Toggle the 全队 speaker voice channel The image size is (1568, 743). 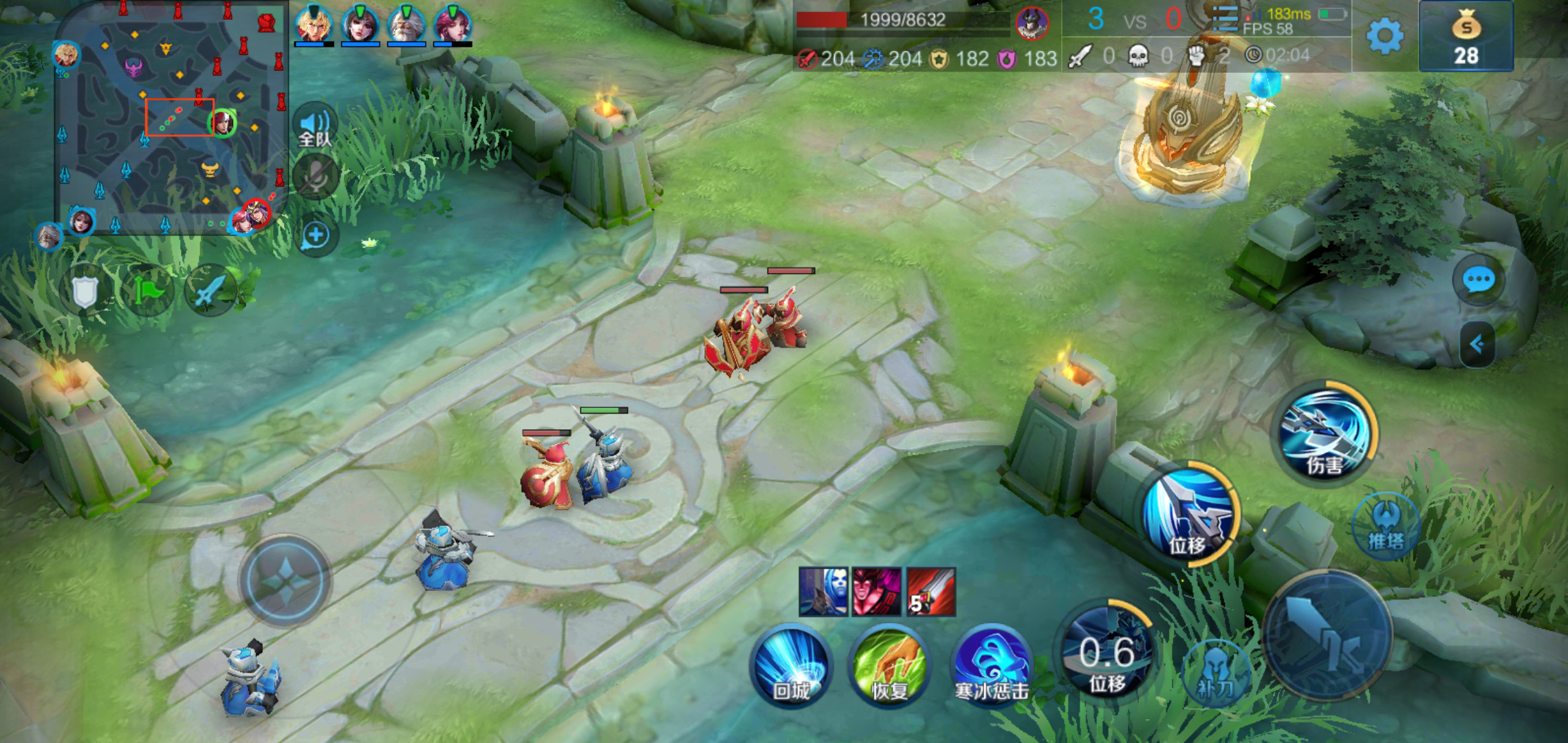pos(315,127)
